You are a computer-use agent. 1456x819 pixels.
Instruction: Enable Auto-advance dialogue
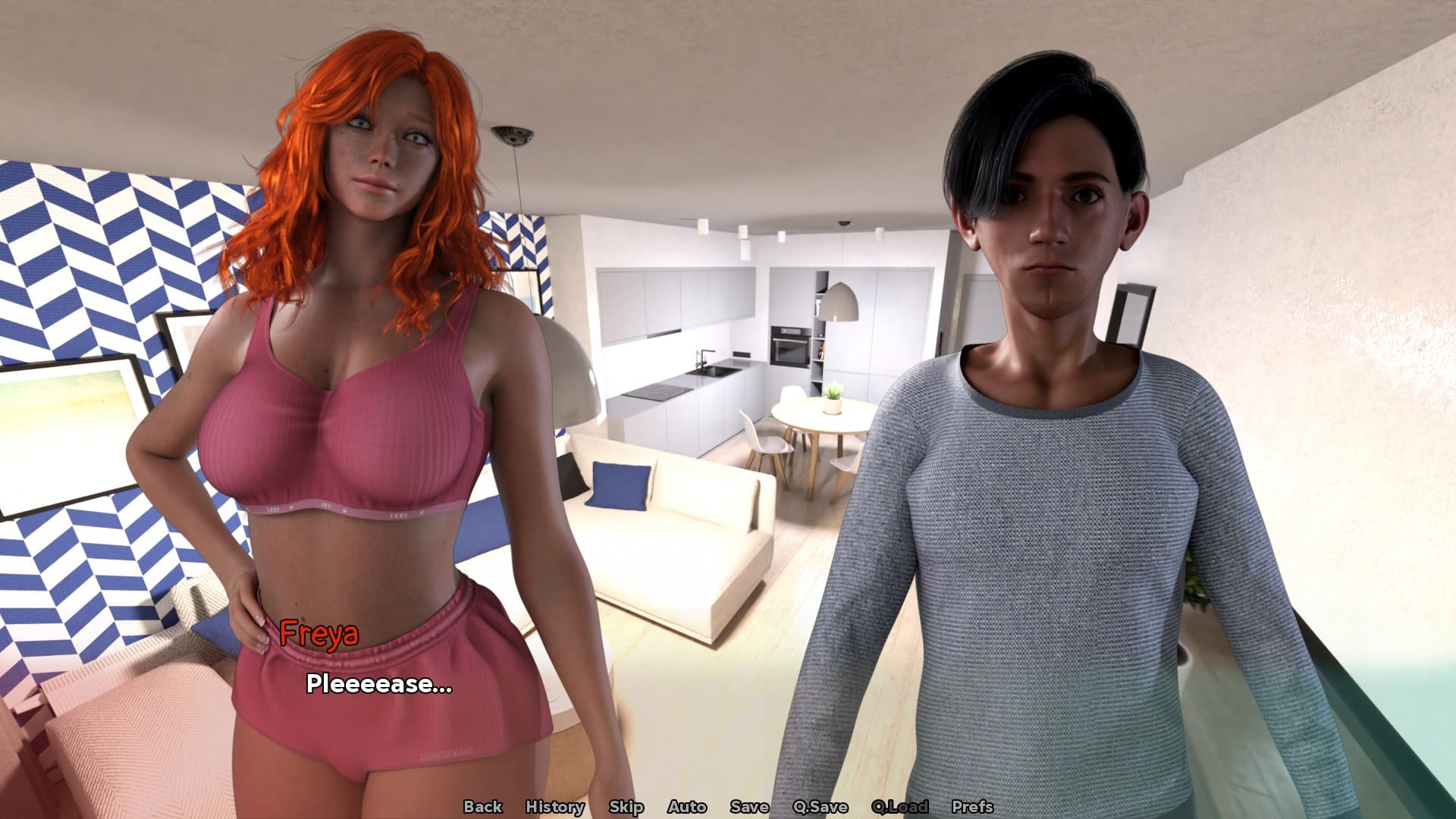click(x=686, y=807)
